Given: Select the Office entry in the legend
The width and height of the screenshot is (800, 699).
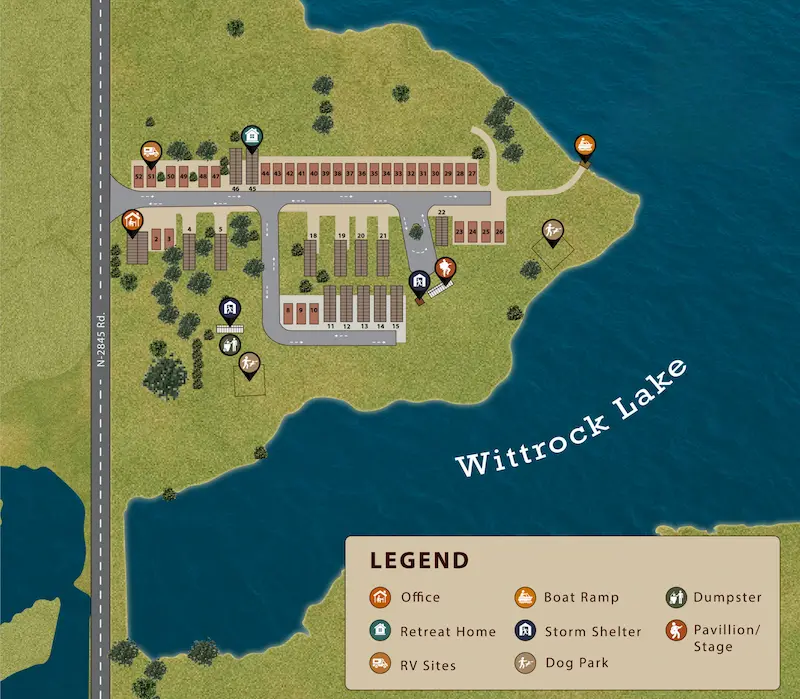Looking at the screenshot, I should point(405,598).
